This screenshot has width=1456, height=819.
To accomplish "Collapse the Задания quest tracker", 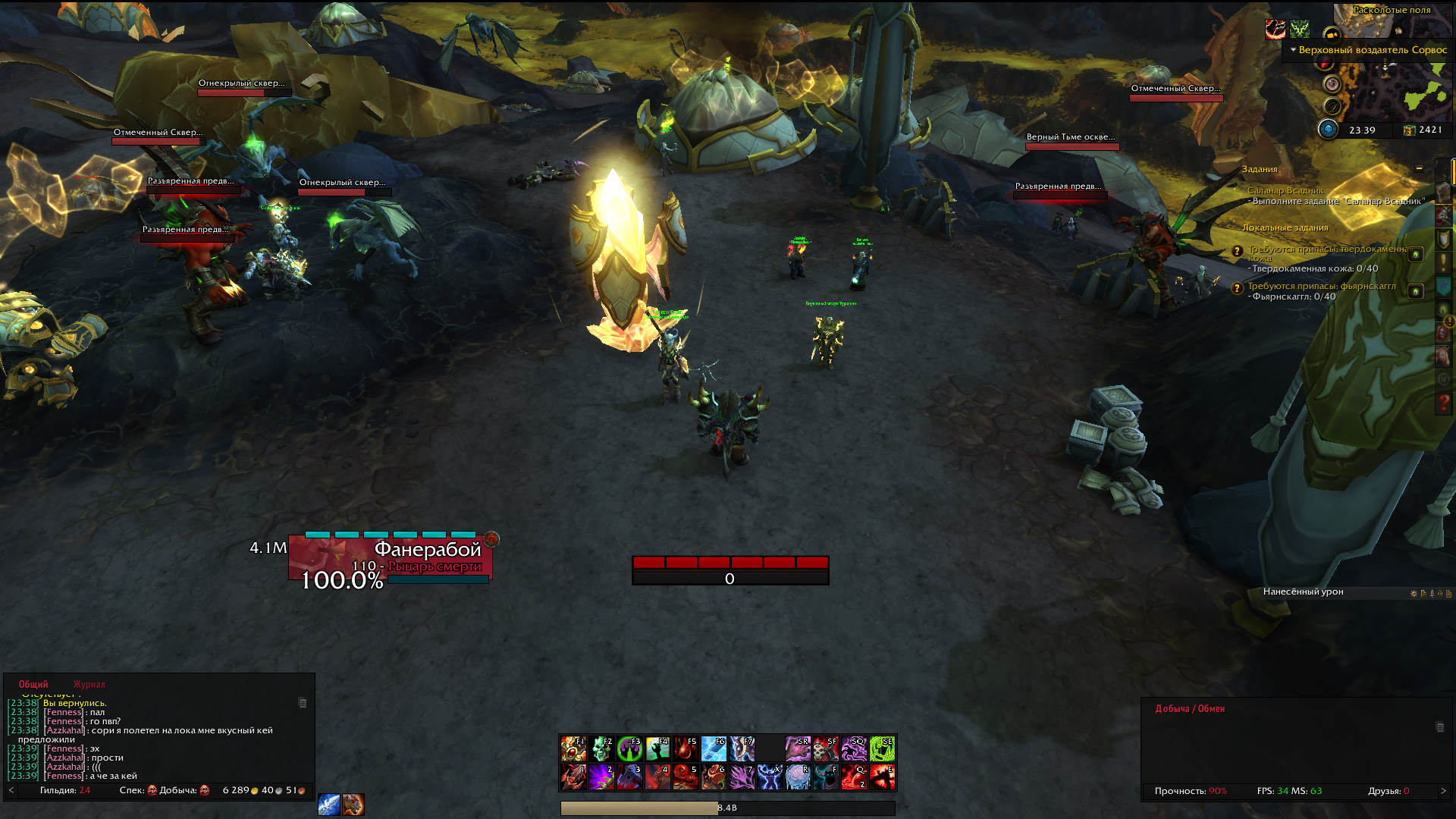I will 1419,168.
